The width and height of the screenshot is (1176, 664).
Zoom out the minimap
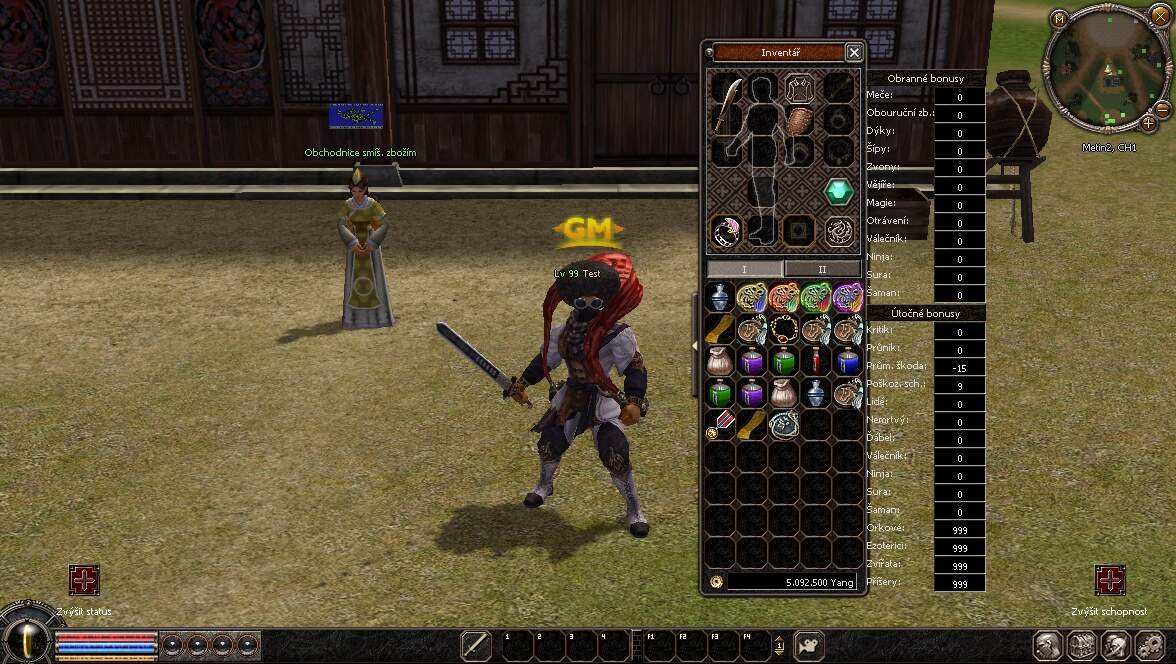point(1163,109)
